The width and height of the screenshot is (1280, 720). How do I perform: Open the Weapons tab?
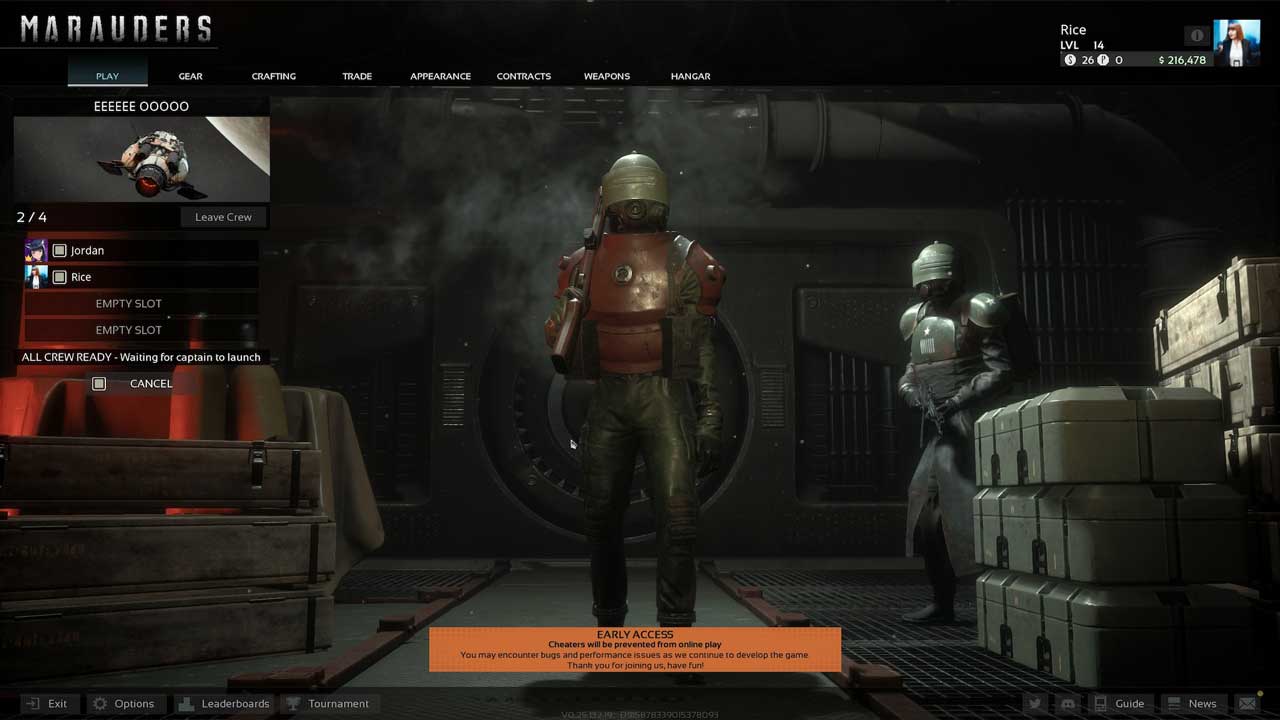pos(607,76)
